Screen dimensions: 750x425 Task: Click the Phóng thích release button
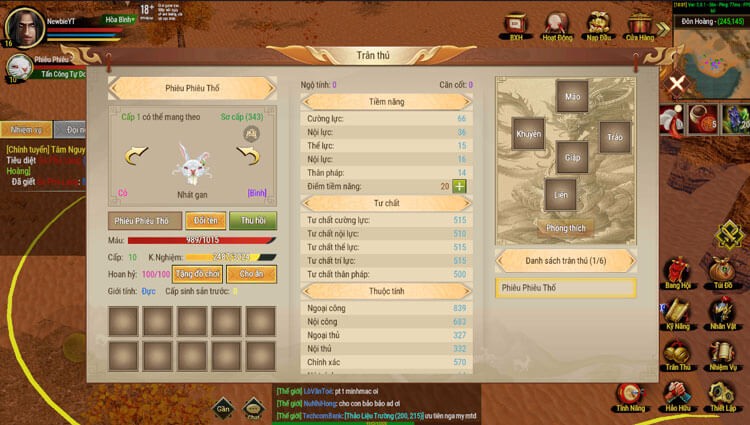[x=566, y=227]
